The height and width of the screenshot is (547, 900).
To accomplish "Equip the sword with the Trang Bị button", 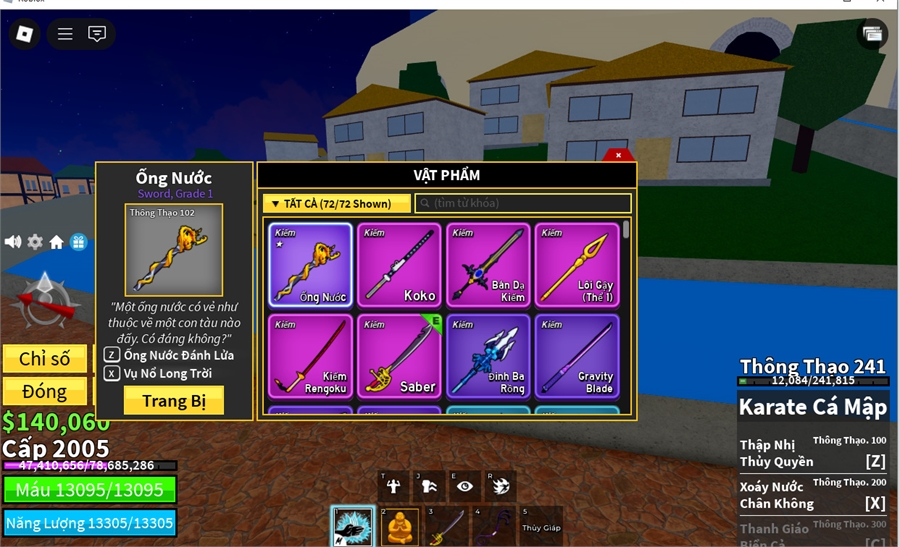I will 173,401.
